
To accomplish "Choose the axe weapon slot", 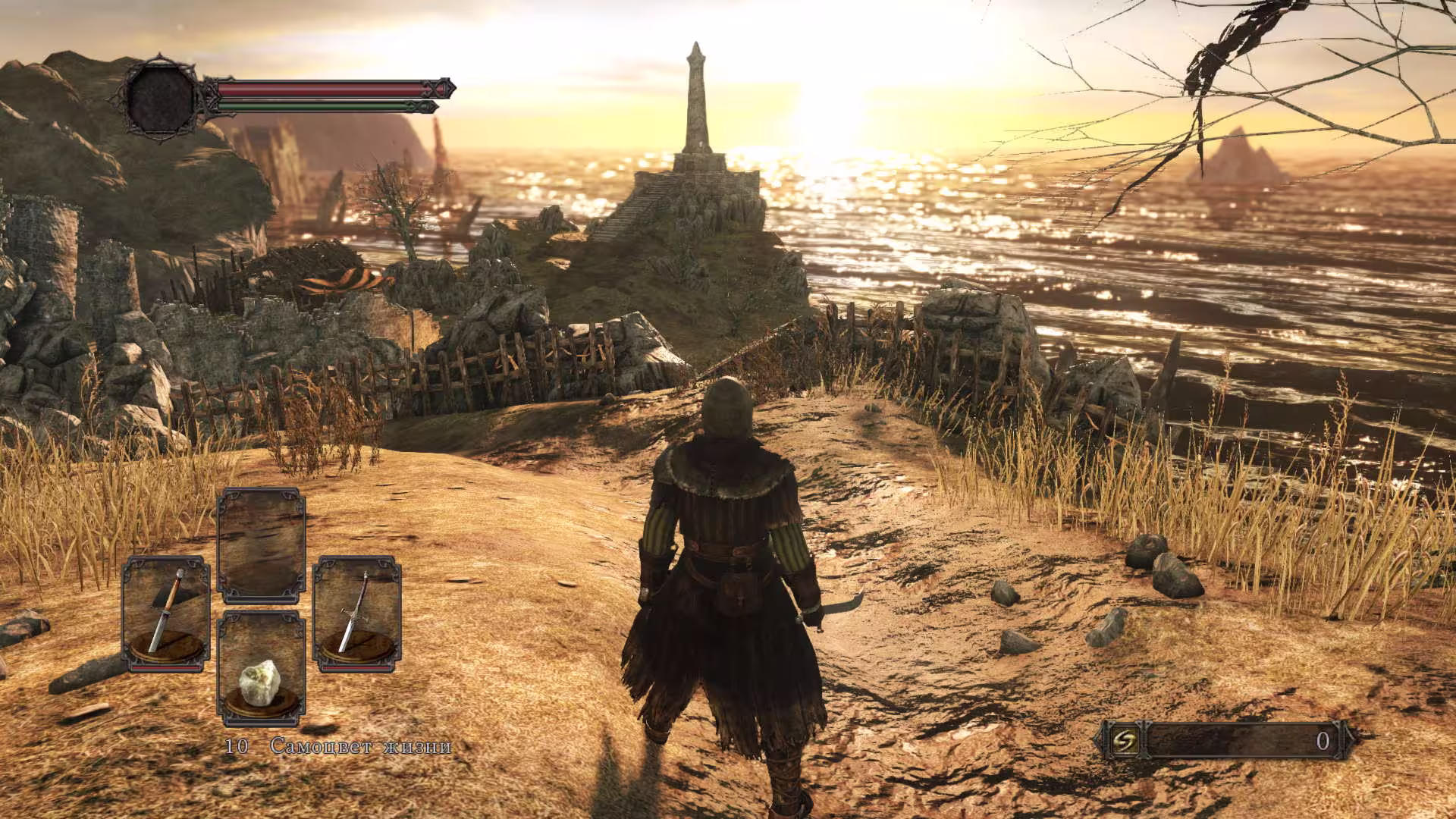I will (x=166, y=613).
